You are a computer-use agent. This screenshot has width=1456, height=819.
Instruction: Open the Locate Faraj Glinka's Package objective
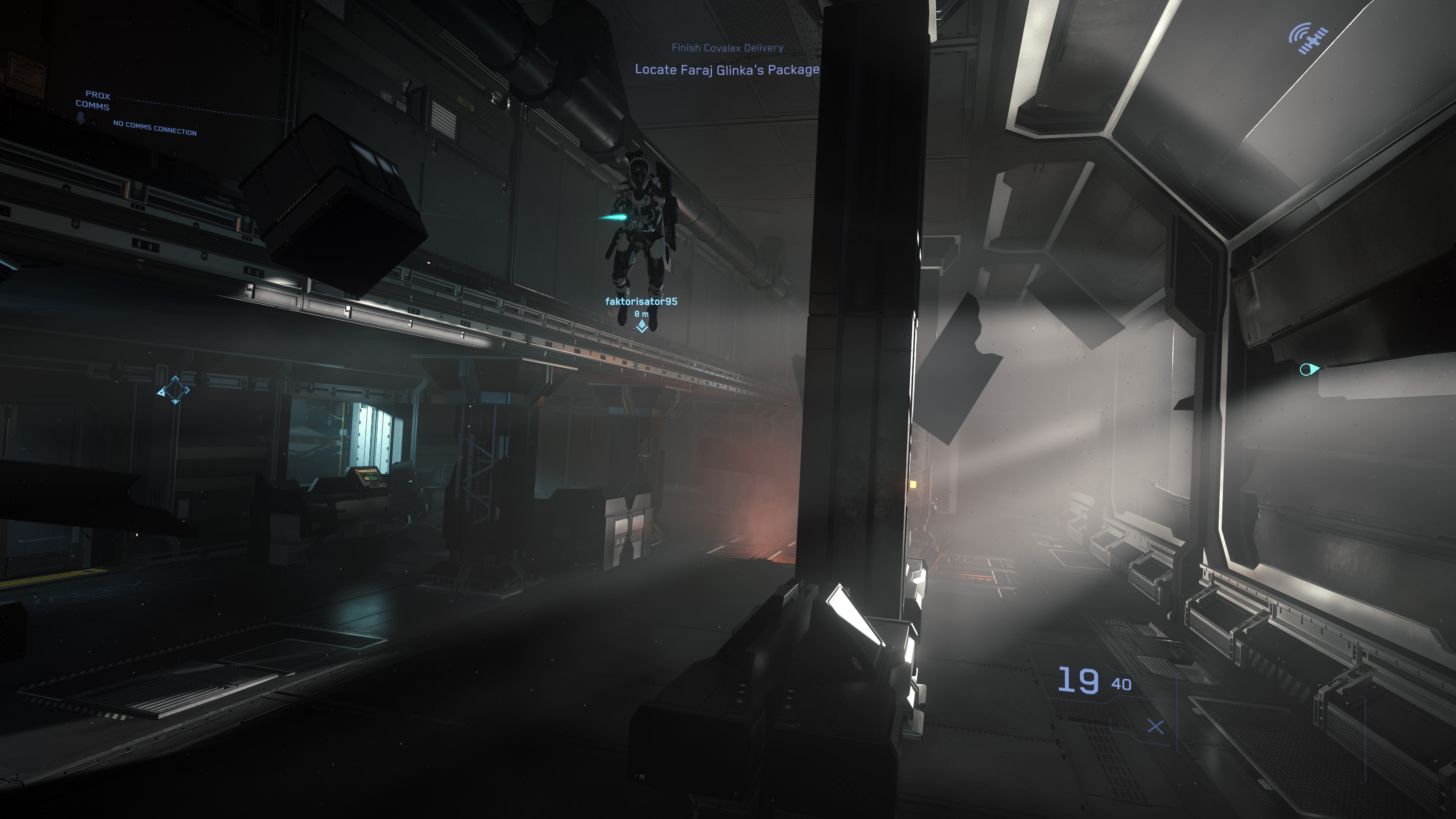point(729,69)
